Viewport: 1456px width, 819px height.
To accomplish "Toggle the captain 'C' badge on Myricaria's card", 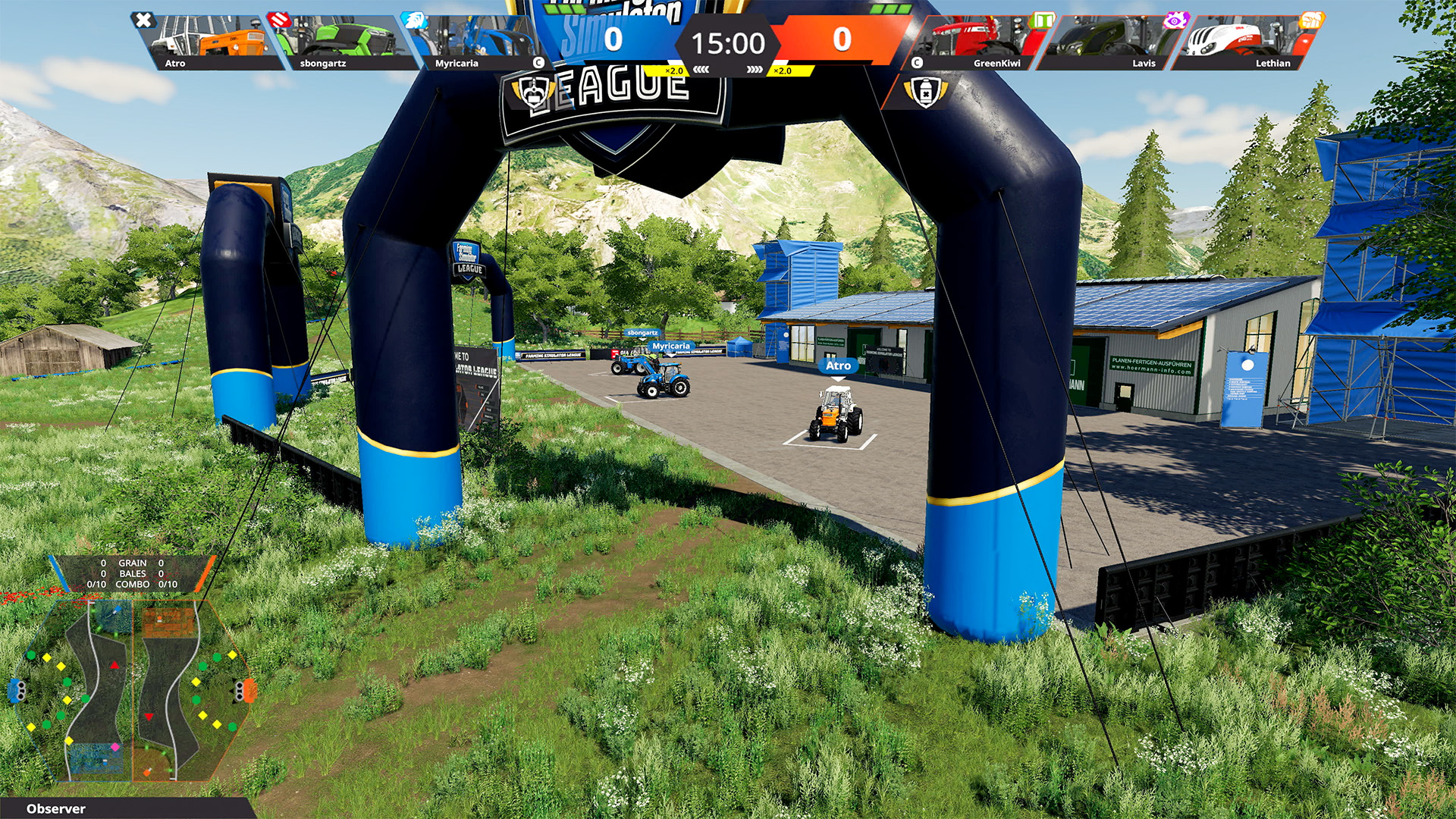I will pos(538,62).
